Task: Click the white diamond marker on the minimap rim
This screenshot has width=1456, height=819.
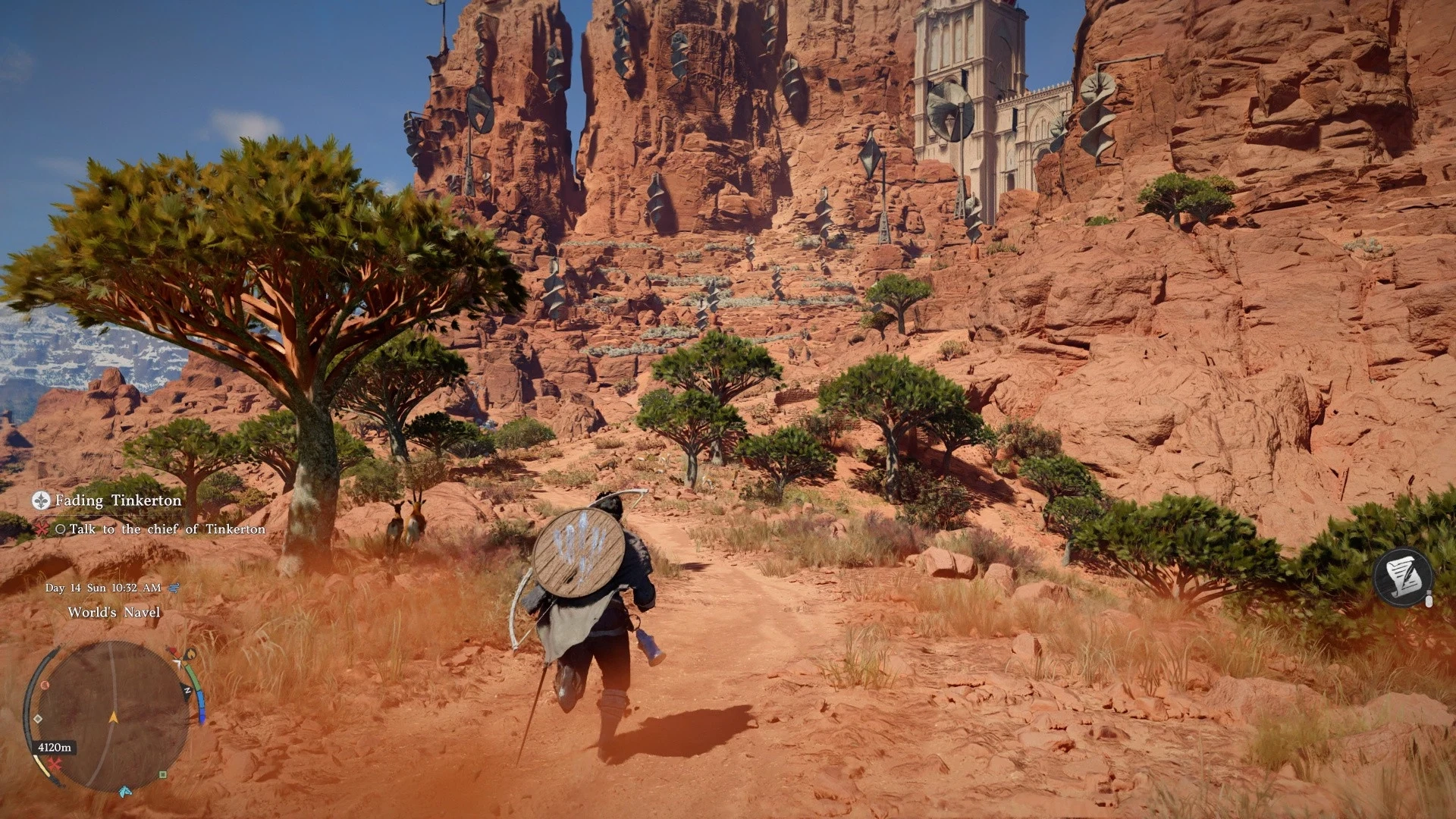Action: pyautogui.click(x=37, y=719)
